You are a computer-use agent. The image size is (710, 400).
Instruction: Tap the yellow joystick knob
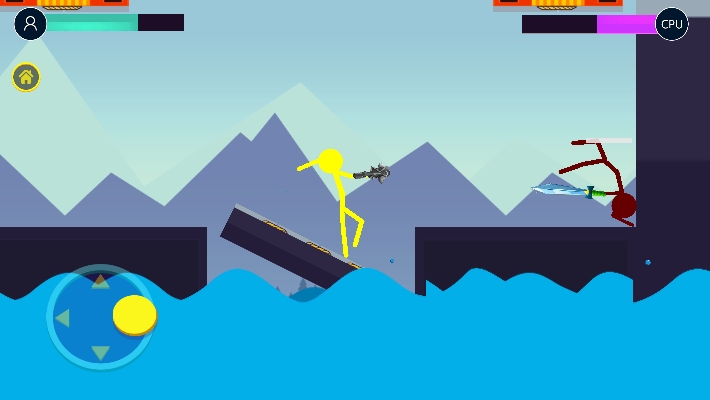pyautogui.click(x=134, y=314)
